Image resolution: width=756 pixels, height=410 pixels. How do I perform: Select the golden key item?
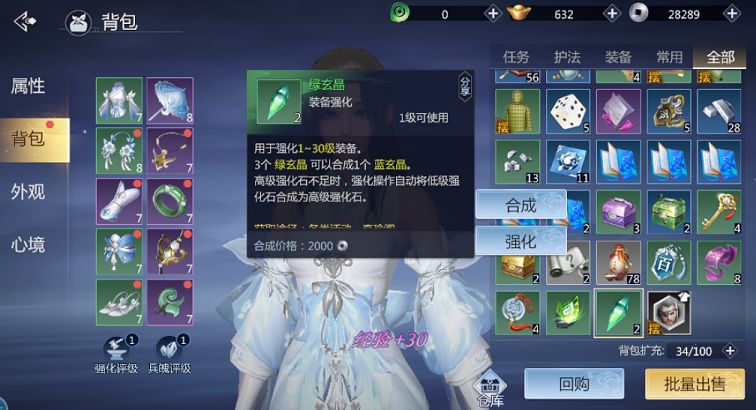click(720, 211)
